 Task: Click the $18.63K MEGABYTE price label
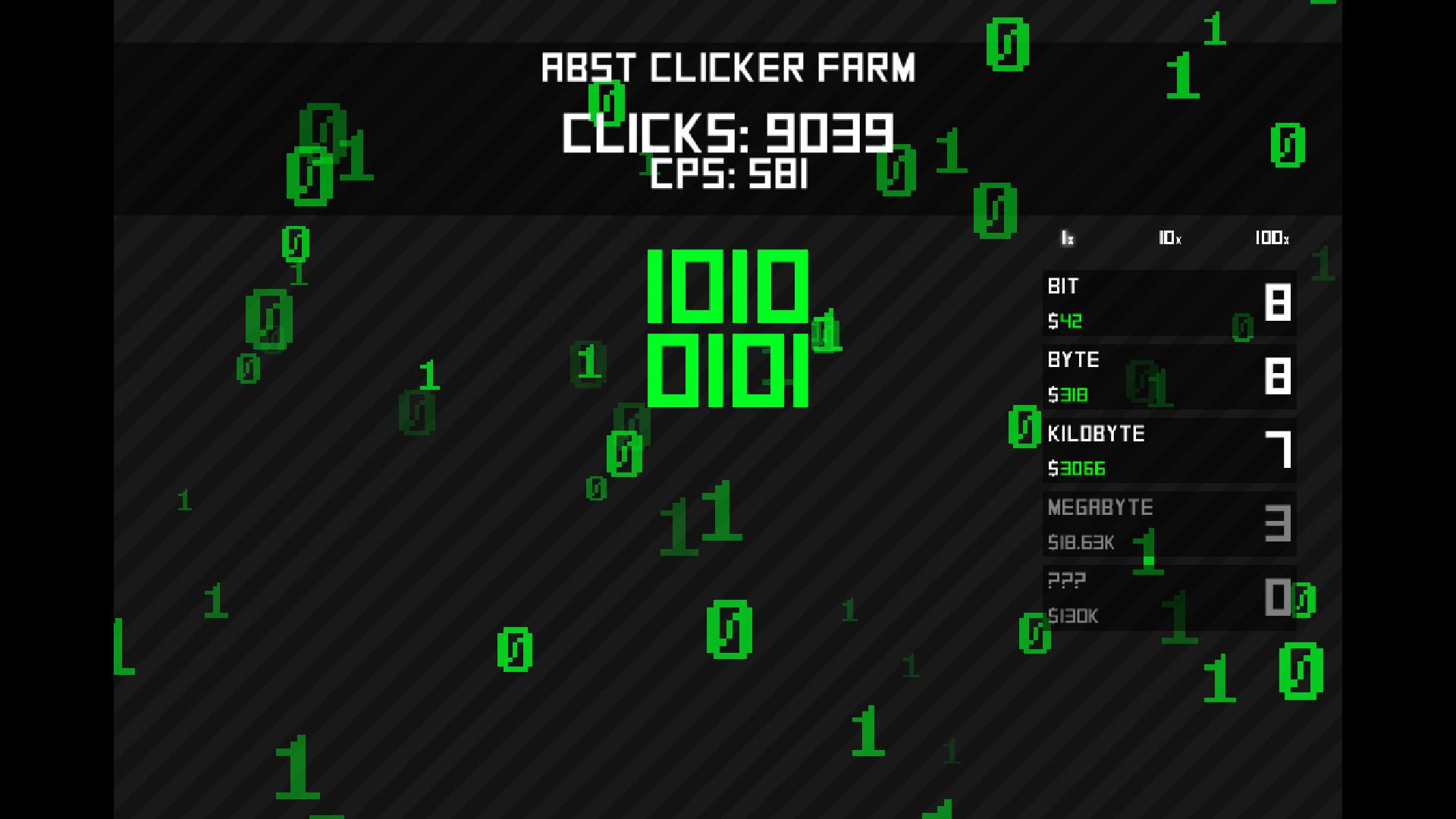pyautogui.click(x=1079, y=543)
